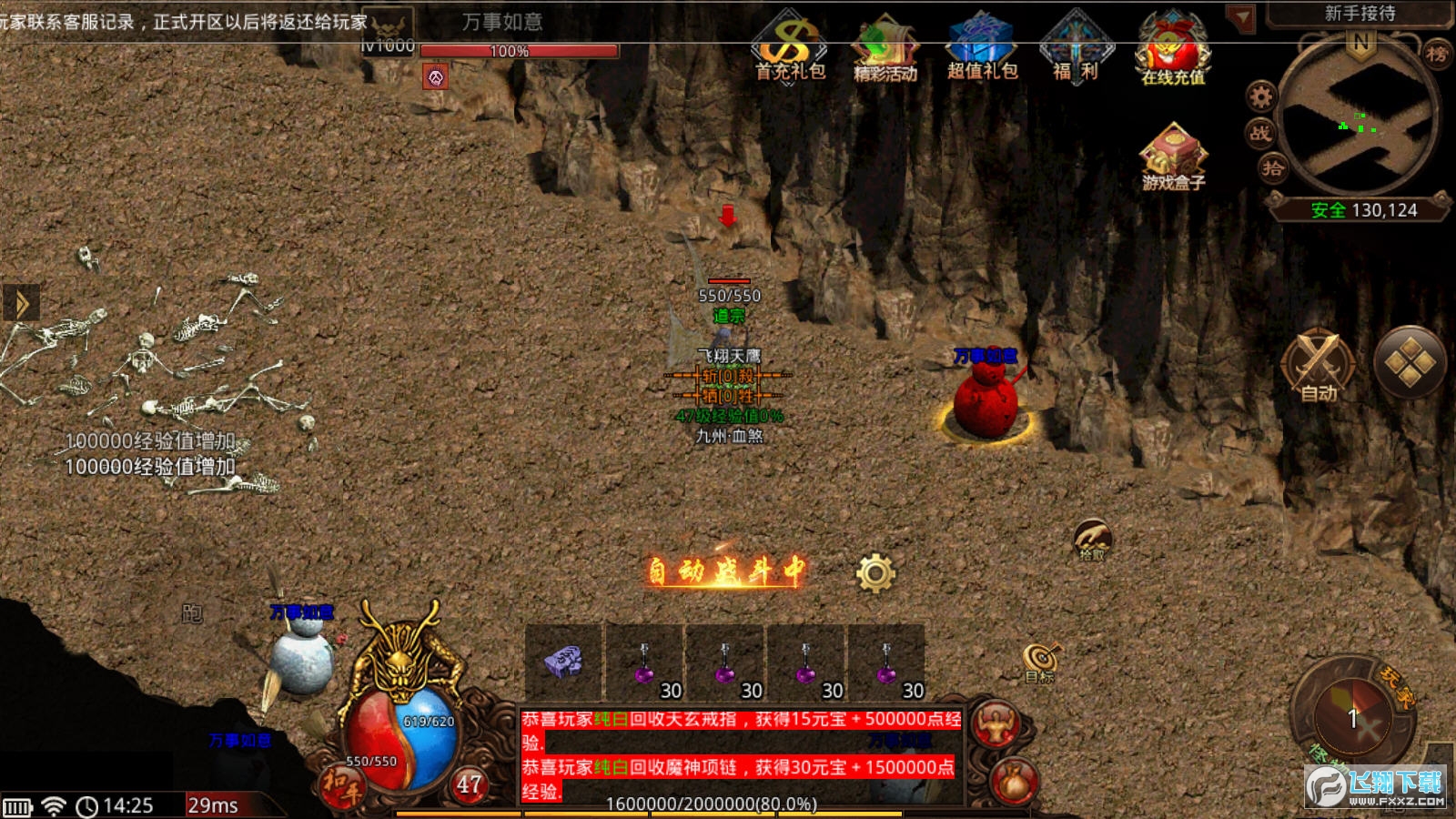
Task: Toggle the 自动 crossed-swords auto-battle button
Action: point(1319,365)
